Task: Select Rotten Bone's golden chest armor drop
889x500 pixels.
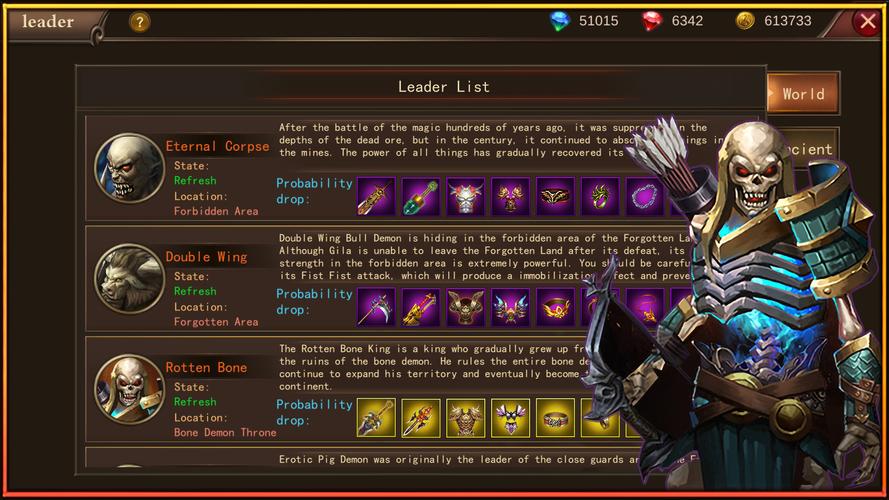Action: coord(465,418)
